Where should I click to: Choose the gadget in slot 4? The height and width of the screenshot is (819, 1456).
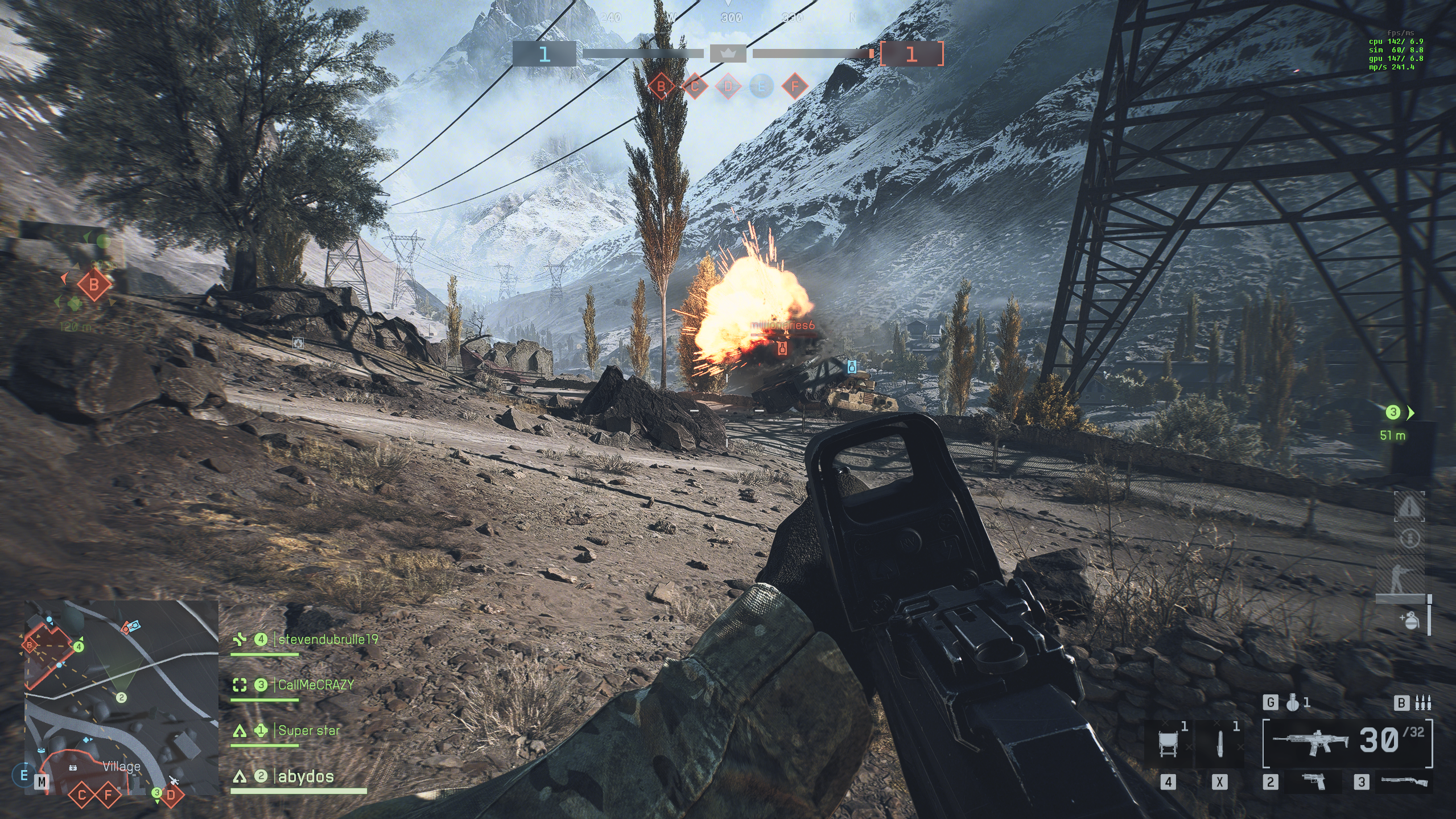point(1168,743)
